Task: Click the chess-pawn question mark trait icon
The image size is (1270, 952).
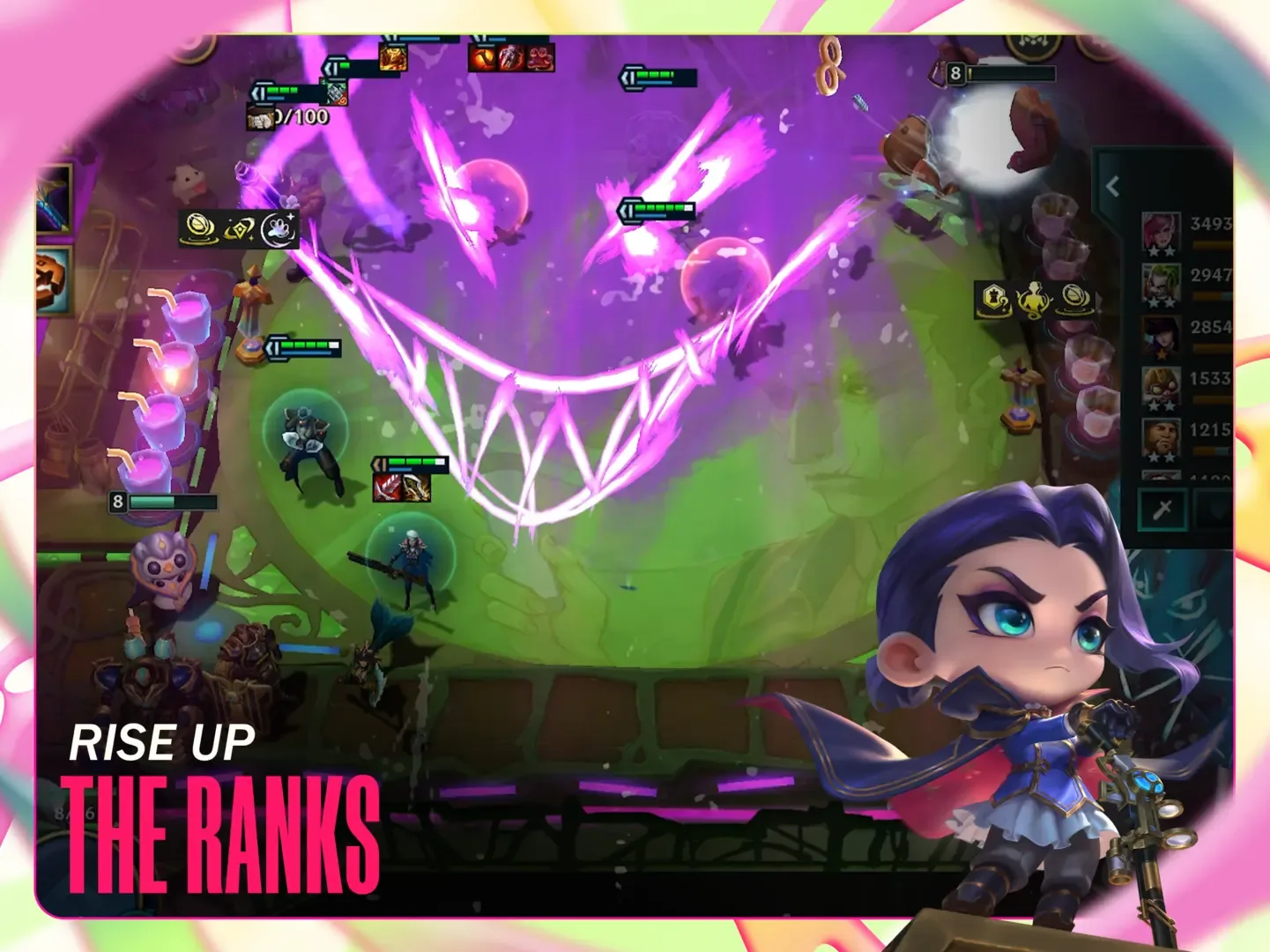Action: pyautogui.click(x=996, y=300)
